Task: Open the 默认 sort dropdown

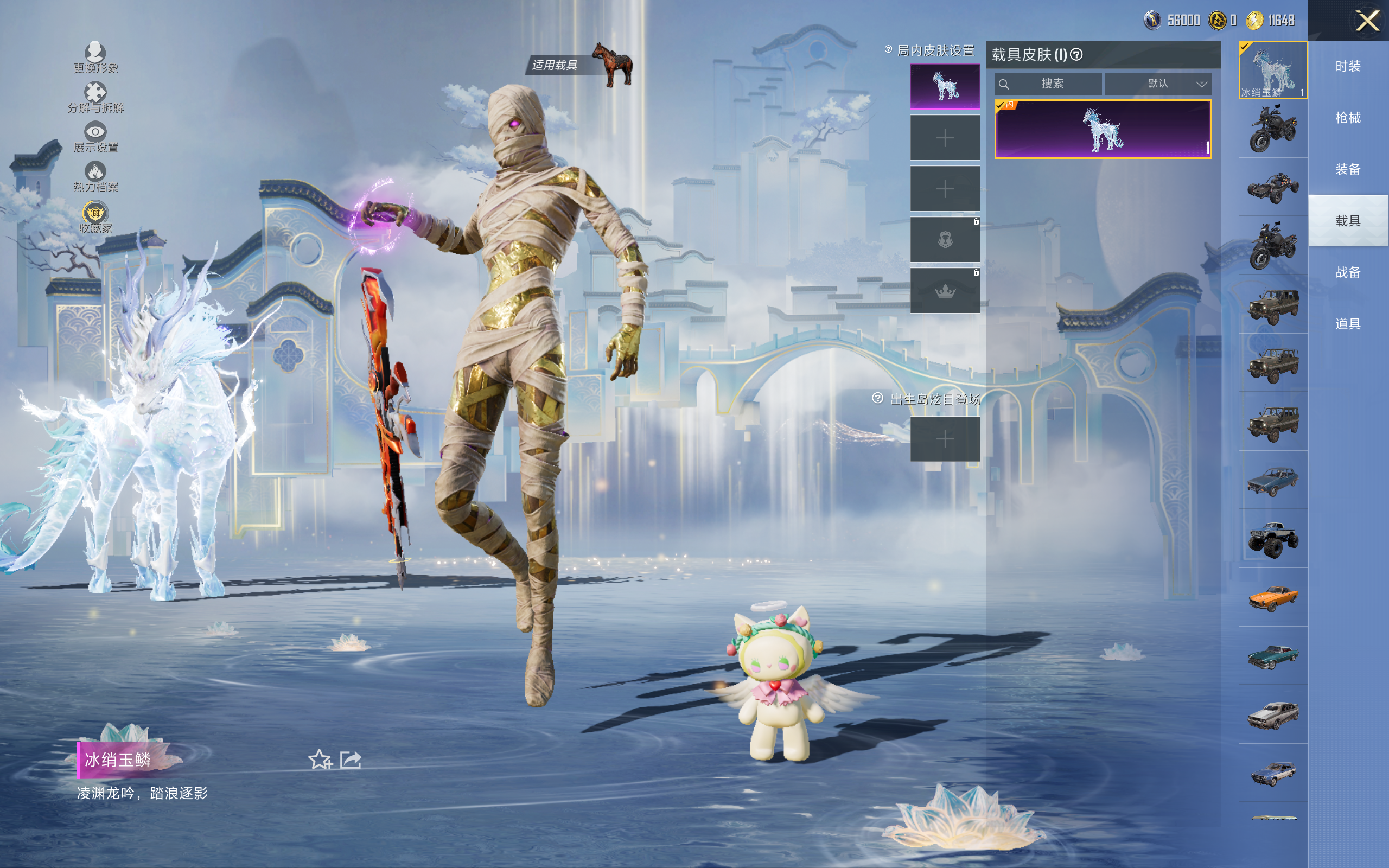Action: (1158, 84)
